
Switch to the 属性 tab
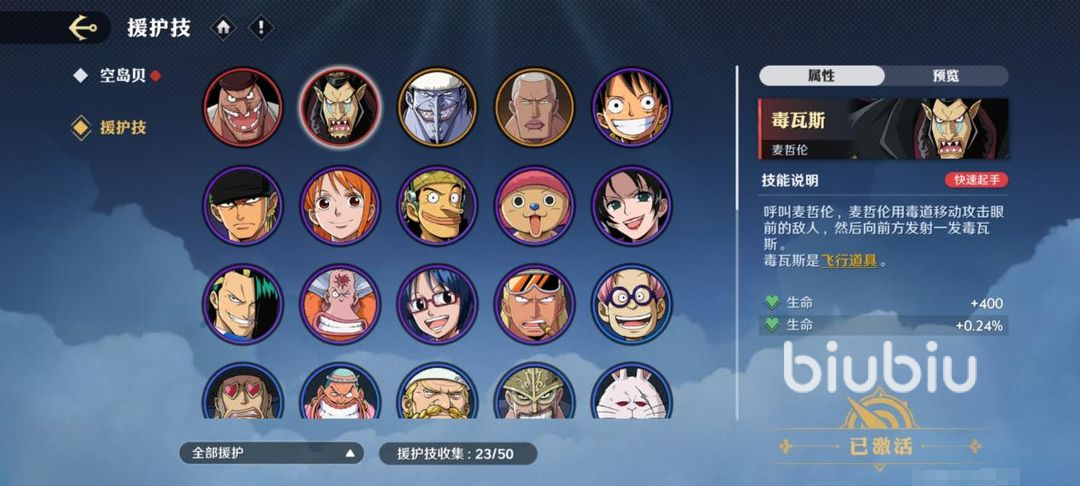[821, 76]
